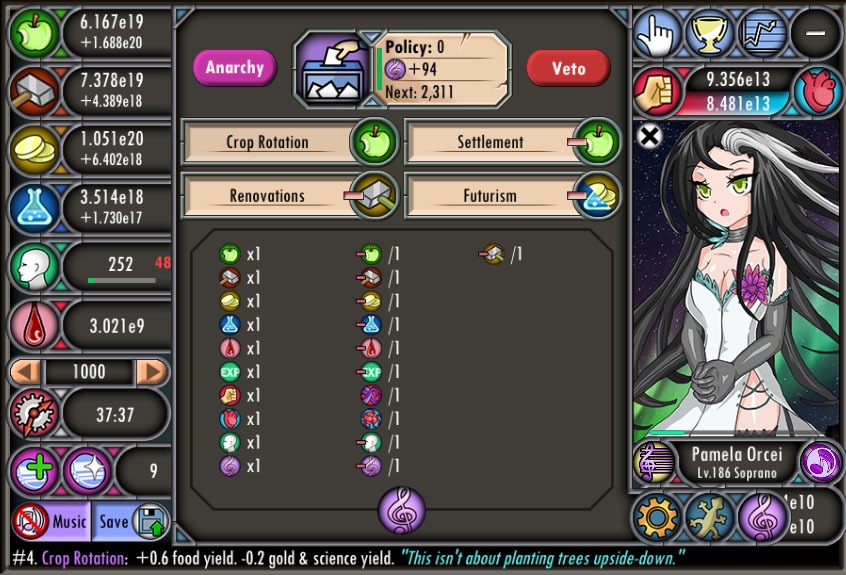Toggle the Music button
846x575 pixels.
[53, 522]
